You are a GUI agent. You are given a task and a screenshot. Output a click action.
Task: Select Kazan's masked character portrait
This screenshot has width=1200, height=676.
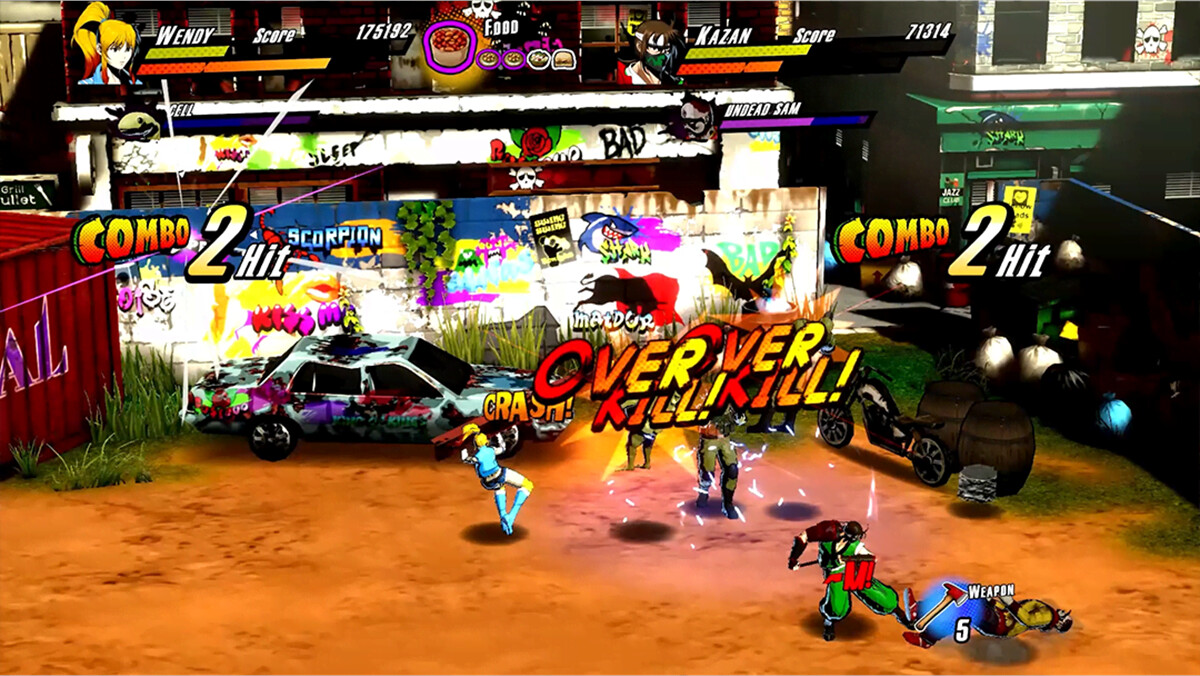pyautogui.click(x=648, y=52)
